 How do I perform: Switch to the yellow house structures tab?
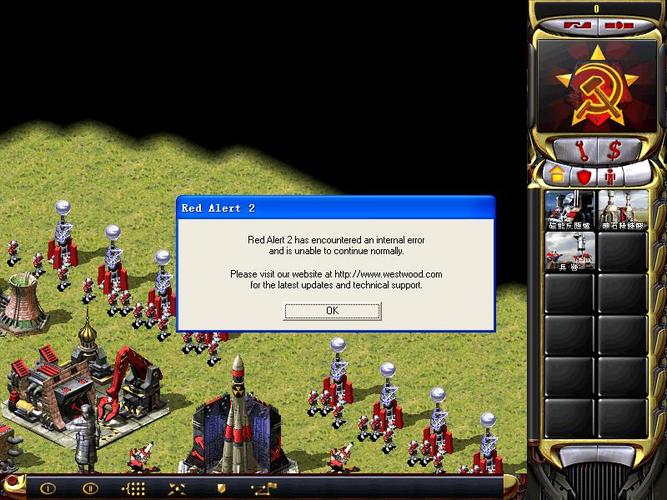coord(558,176)
